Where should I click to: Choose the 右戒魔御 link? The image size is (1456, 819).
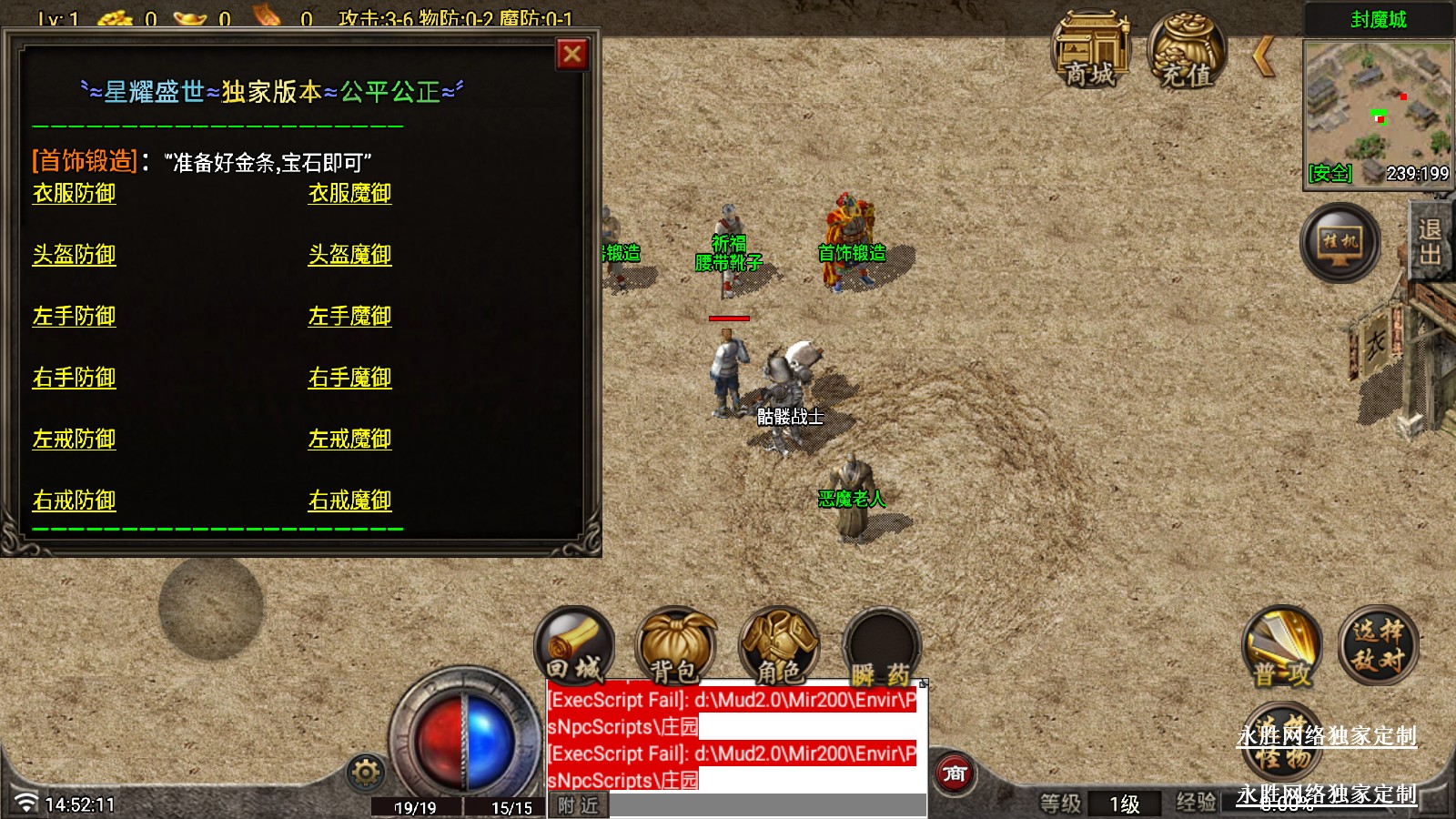coord(349,500)
